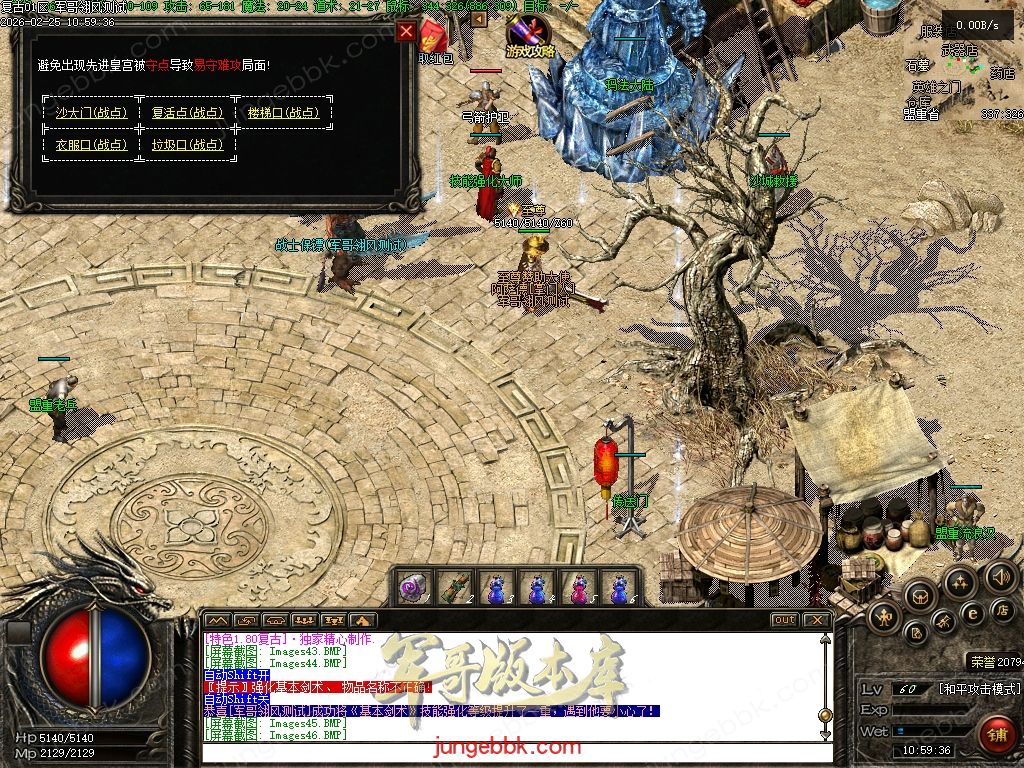Close the battle point dialog with the red X
This screenshot has width=1024, height=768.
[406, 31]
